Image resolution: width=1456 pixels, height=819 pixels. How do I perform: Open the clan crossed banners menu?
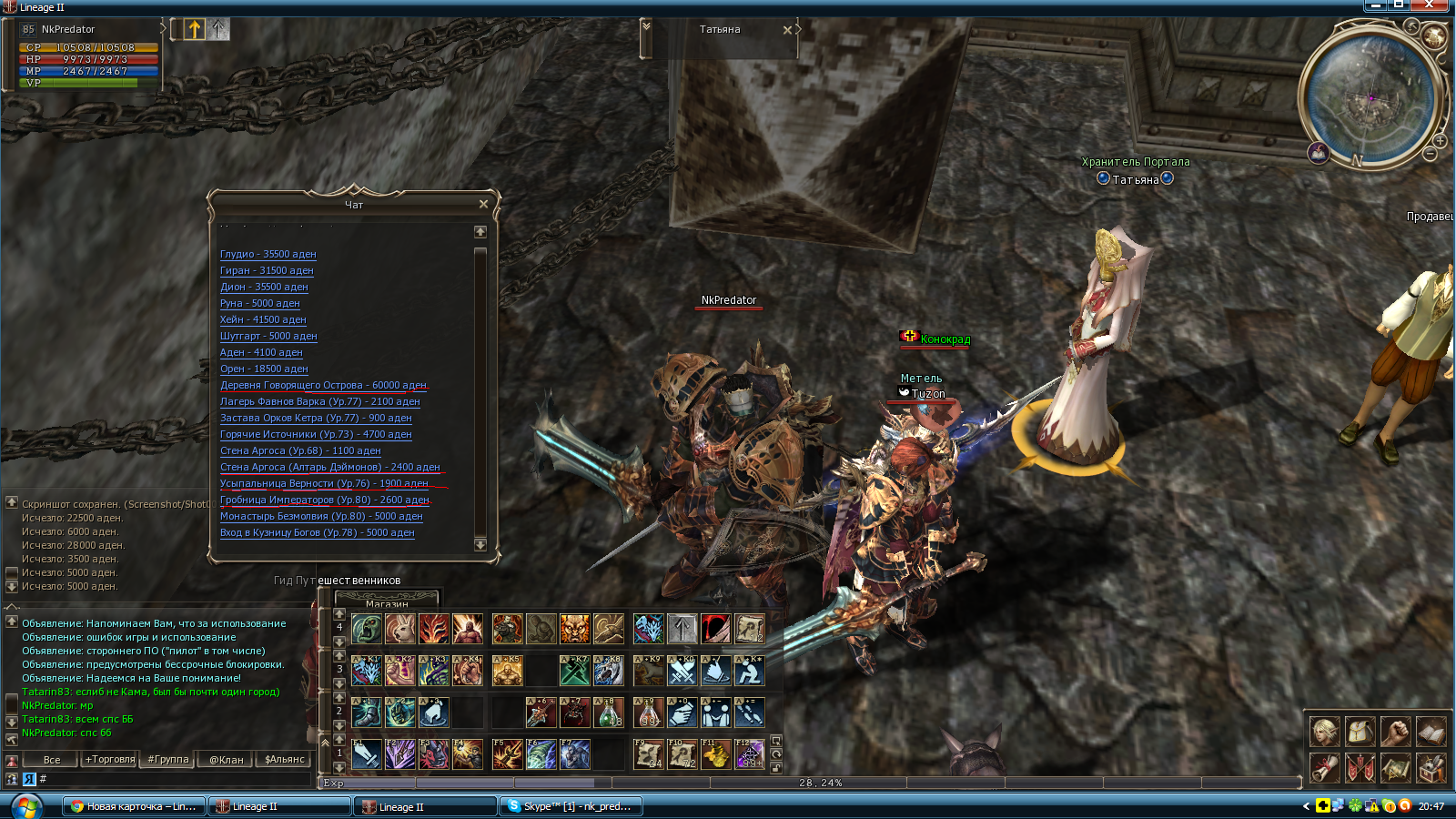click(x=1360, y=769)
